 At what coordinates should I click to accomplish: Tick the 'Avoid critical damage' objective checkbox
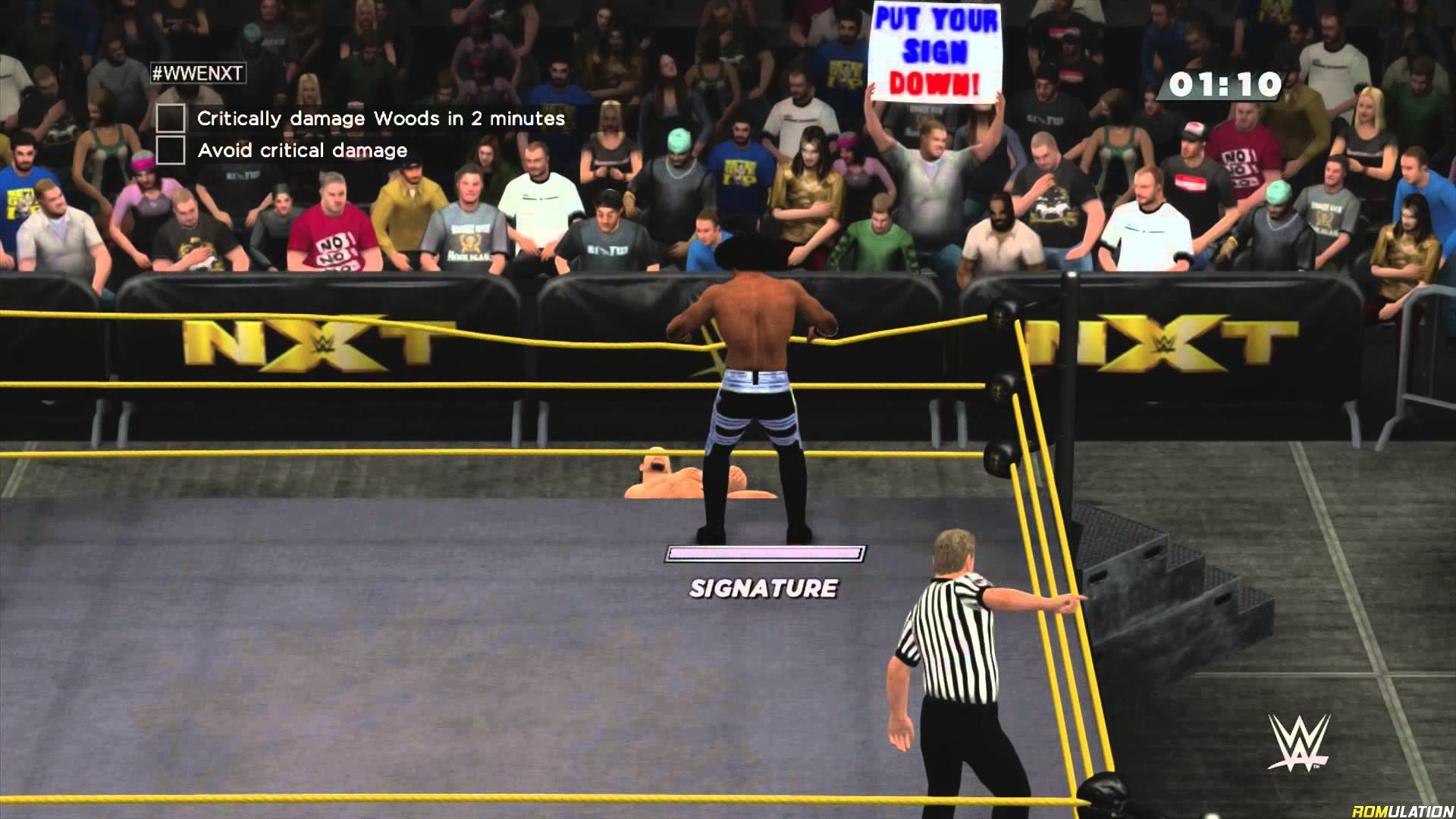click(x=171, y=150)
